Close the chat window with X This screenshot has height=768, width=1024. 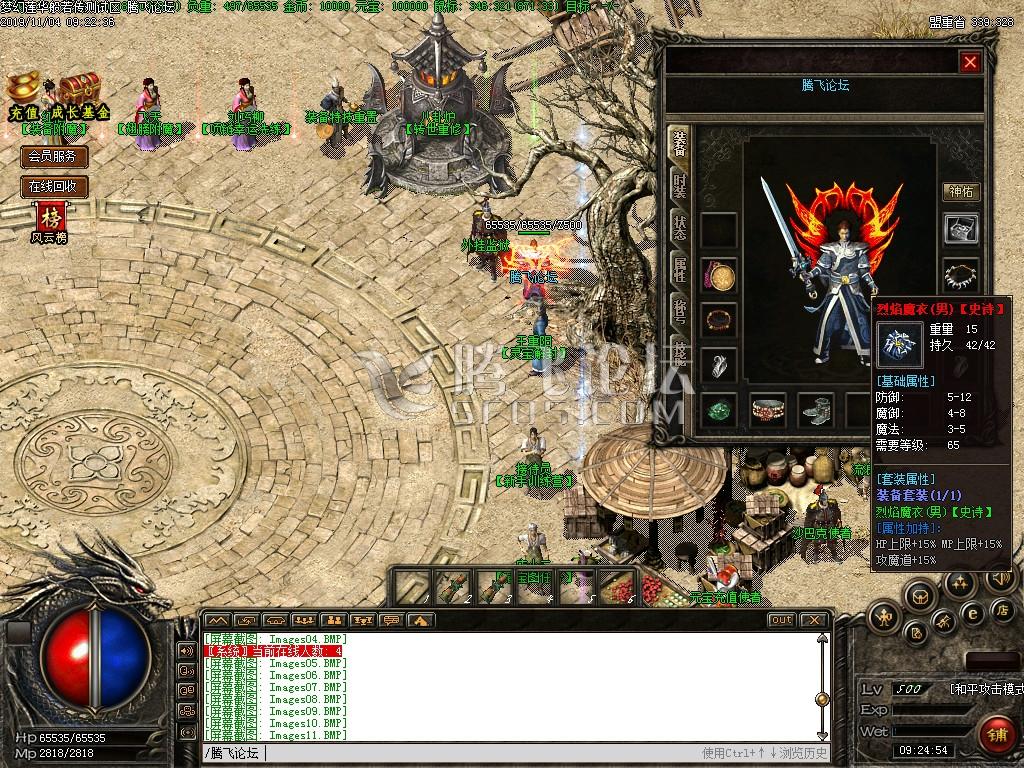click(x=814, y=620)
